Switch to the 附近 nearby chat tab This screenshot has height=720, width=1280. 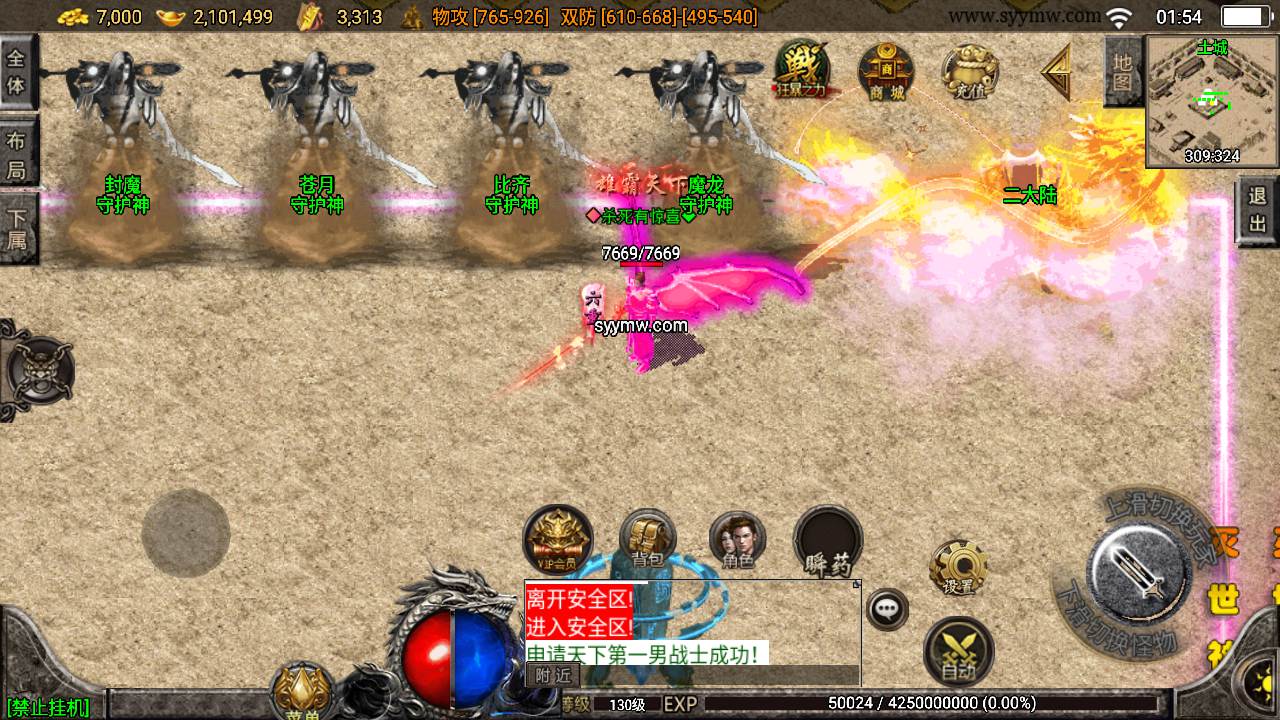coord(552,675)
